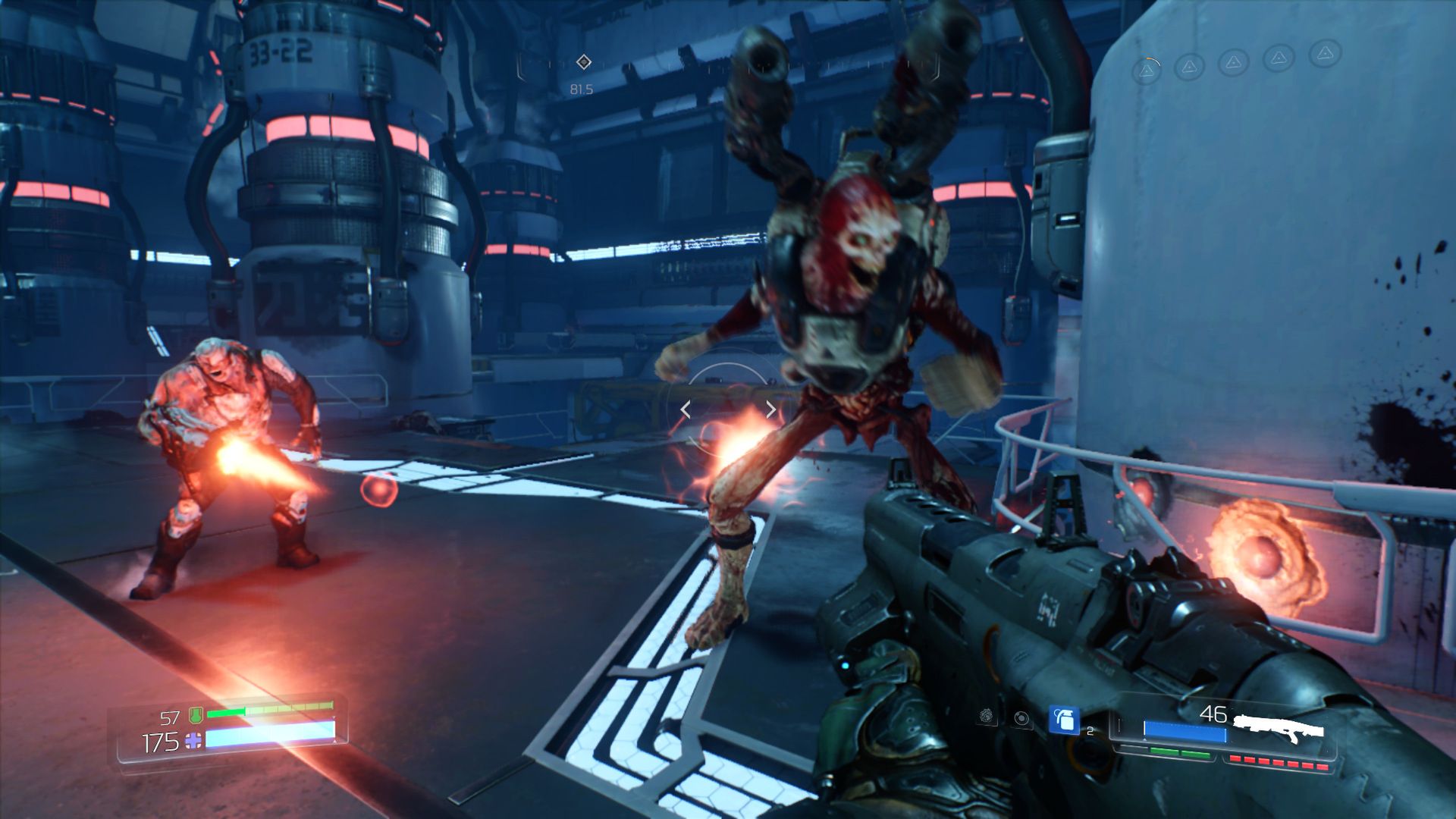Screen dimensions: 1456x819
Task: Click the green segmented armor bar
Action: 270,711
